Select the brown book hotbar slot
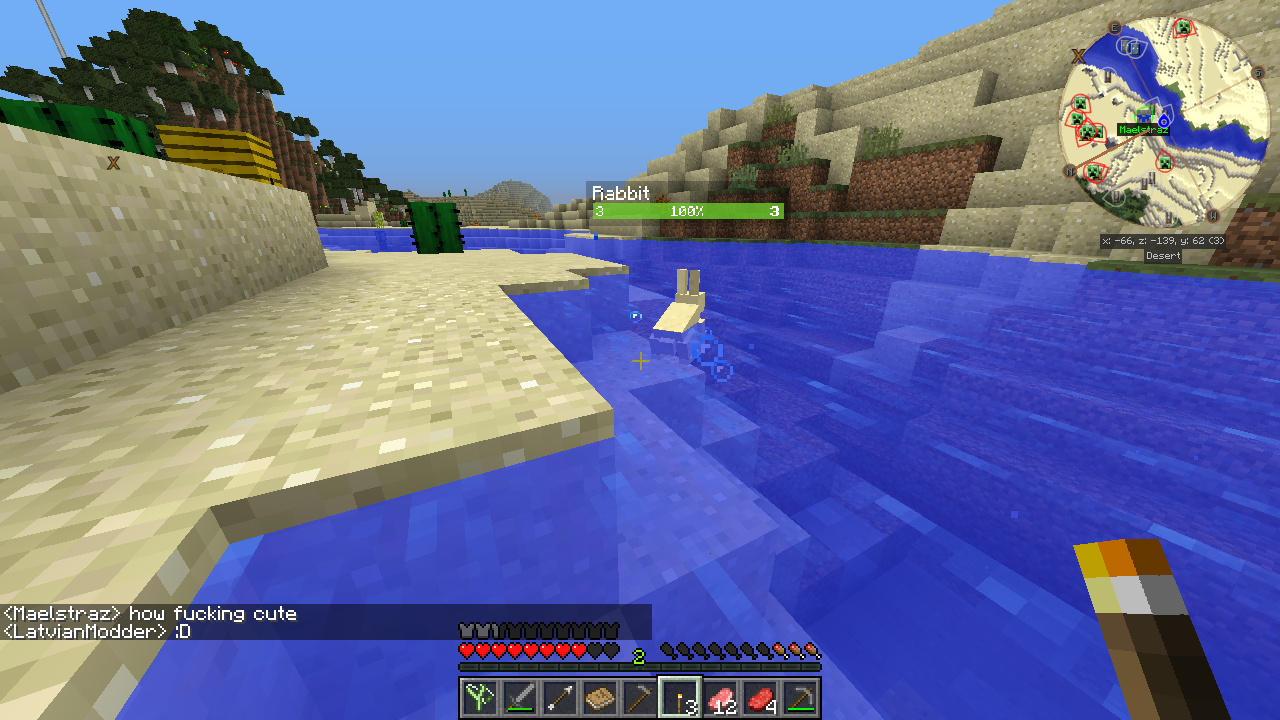The height and width of the screenshot is (720, 1280). 599,697
